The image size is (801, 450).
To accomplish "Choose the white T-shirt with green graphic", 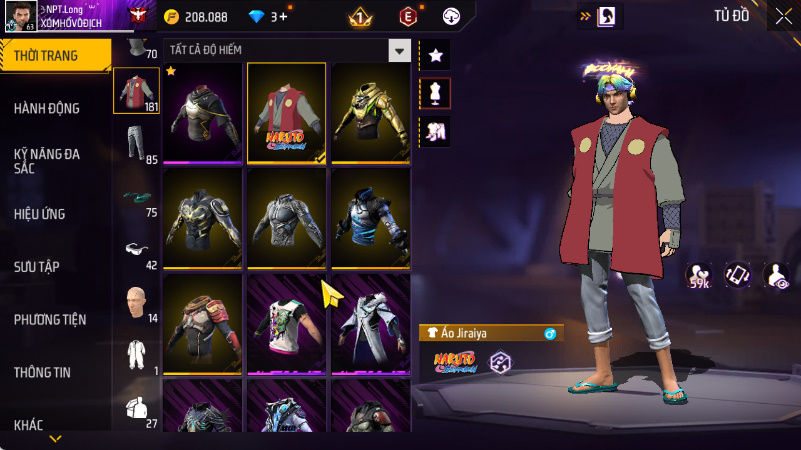I will pyautogui.click(x=286, y=322).
